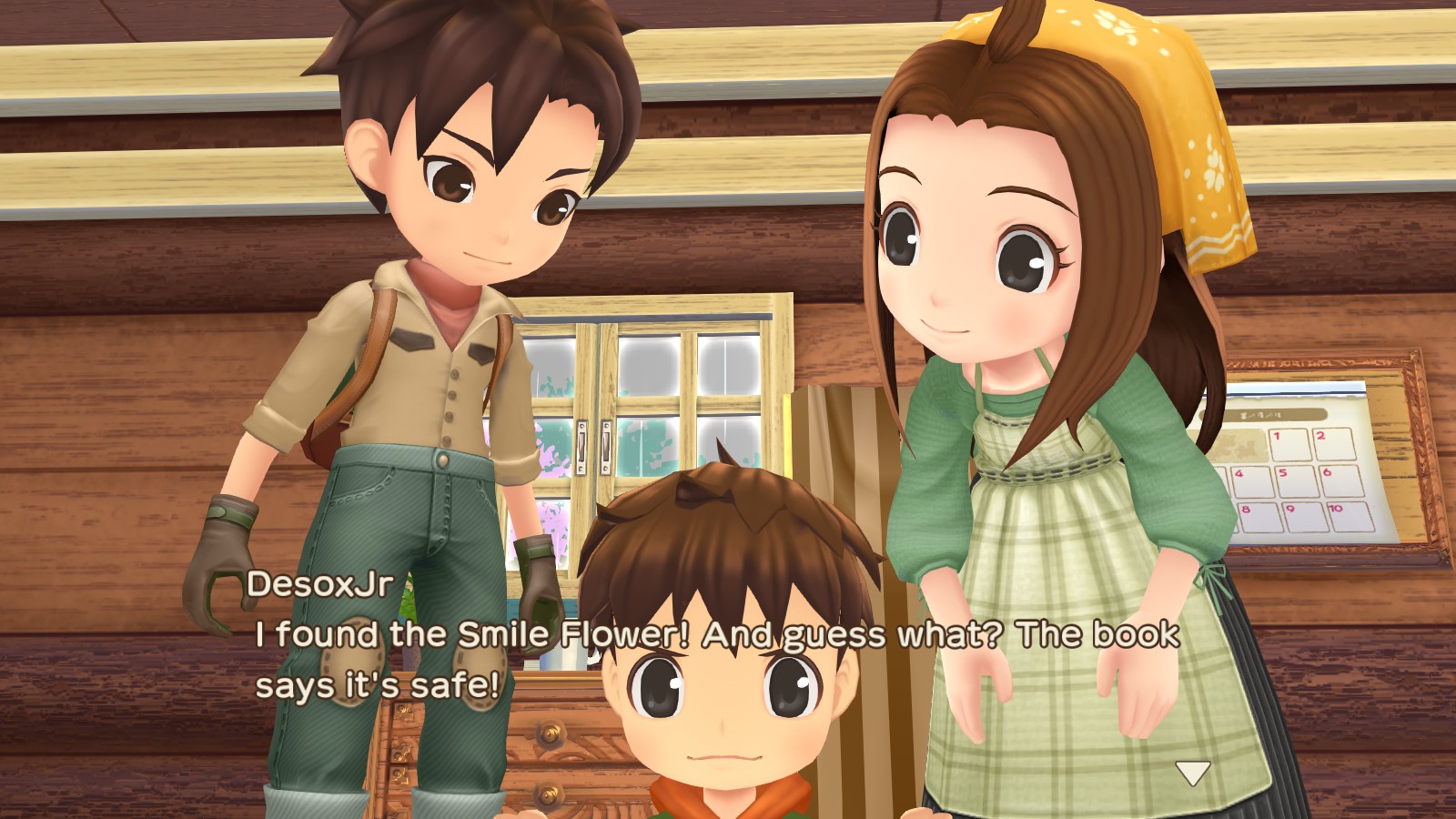Click the number 1 on the calendar
Screen dimensions: 1456x819
click(1279, 436)
